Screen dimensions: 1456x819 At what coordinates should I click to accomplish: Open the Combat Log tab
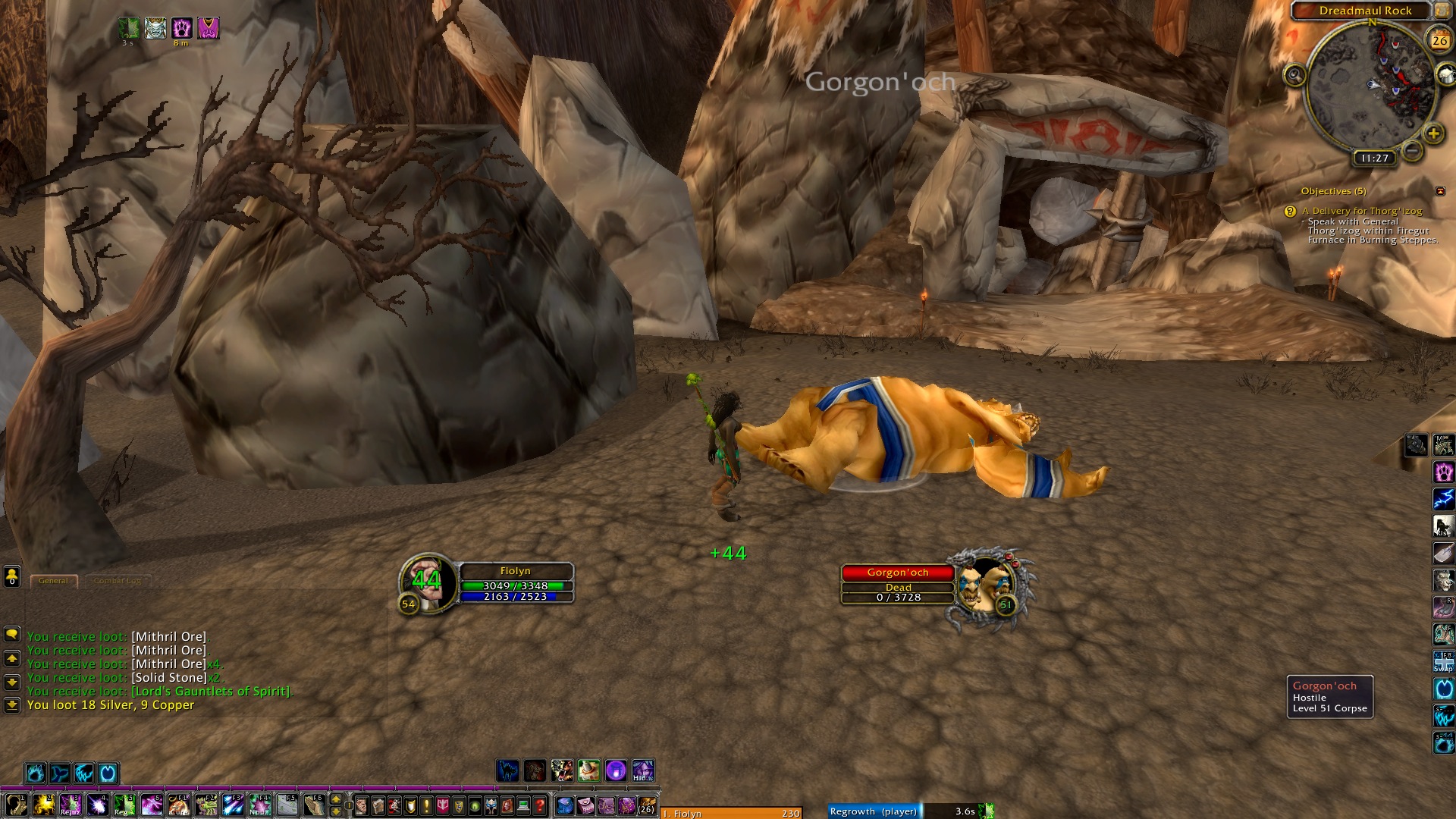[118, 581]
